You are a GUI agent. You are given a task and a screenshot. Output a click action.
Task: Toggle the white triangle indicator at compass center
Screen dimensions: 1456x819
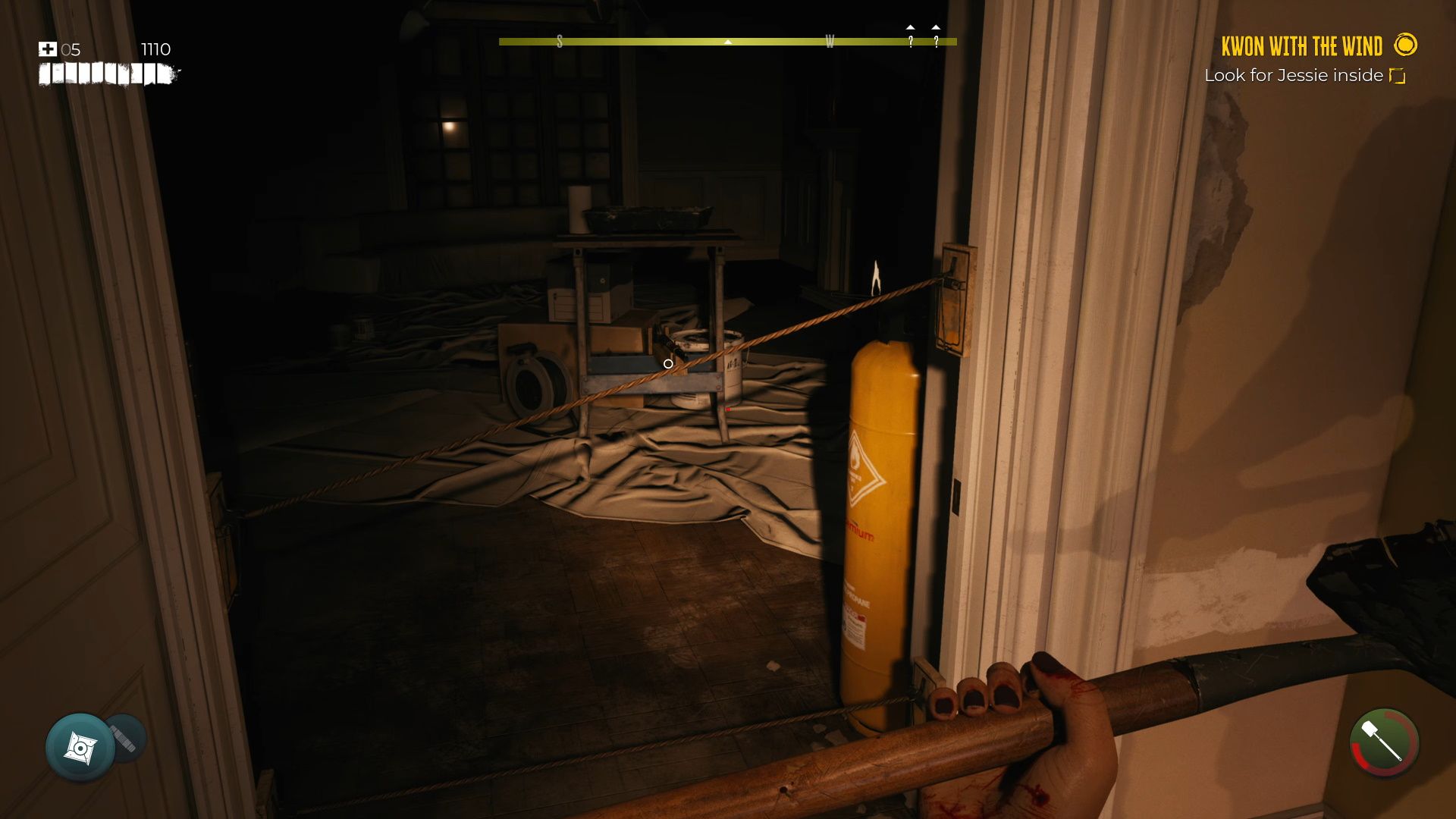[x=728, y=42]
